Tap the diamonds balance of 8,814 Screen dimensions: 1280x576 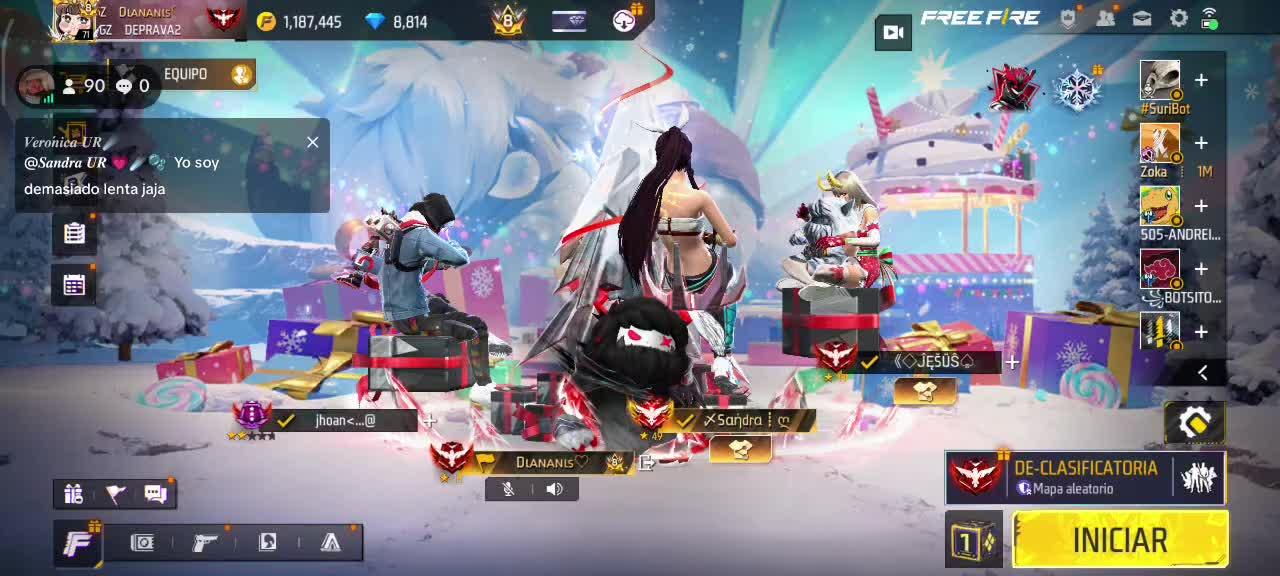tap(398, 21)
